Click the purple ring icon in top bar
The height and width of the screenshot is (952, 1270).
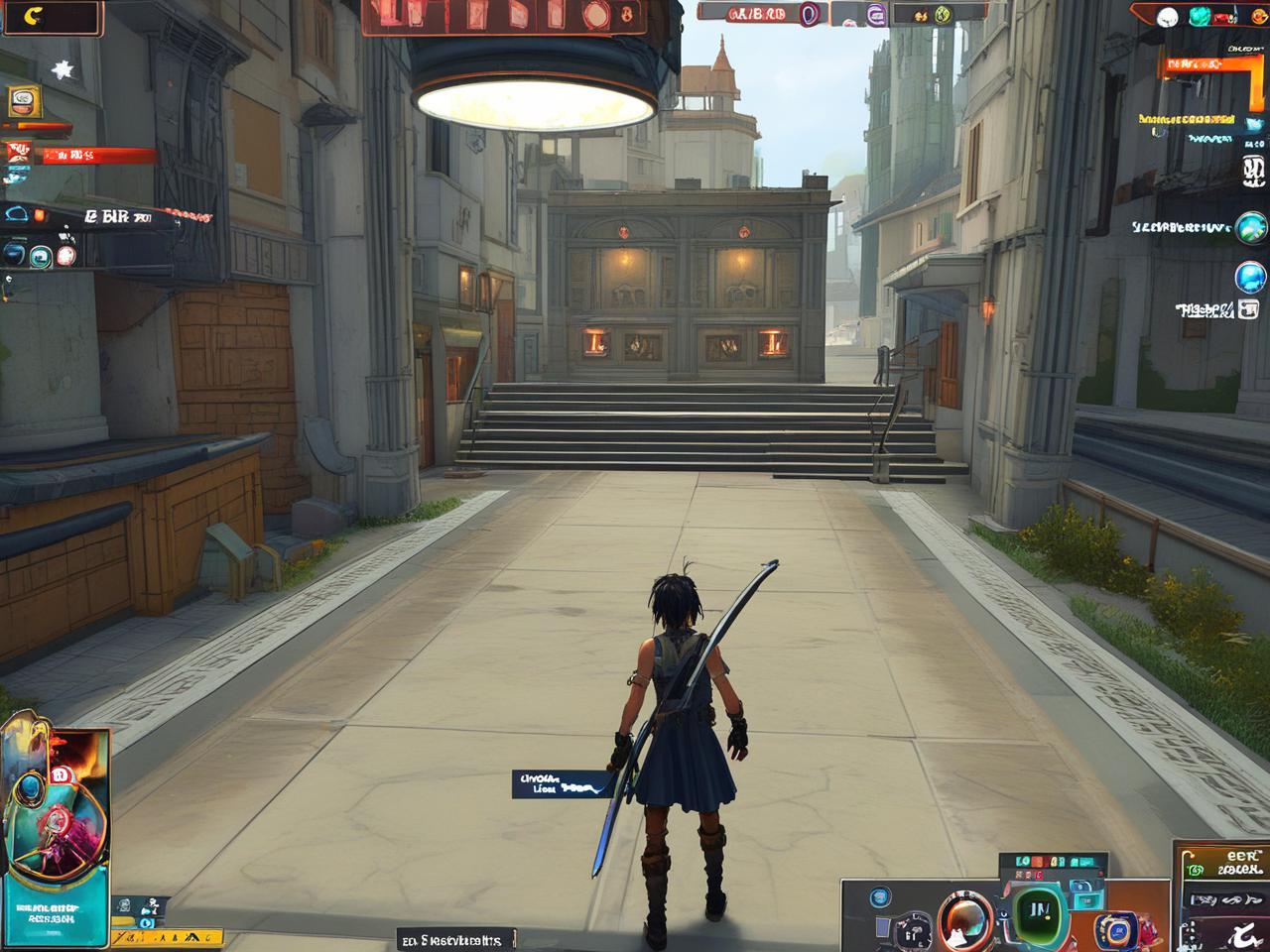pyautogui.click(x=809, y=13)
